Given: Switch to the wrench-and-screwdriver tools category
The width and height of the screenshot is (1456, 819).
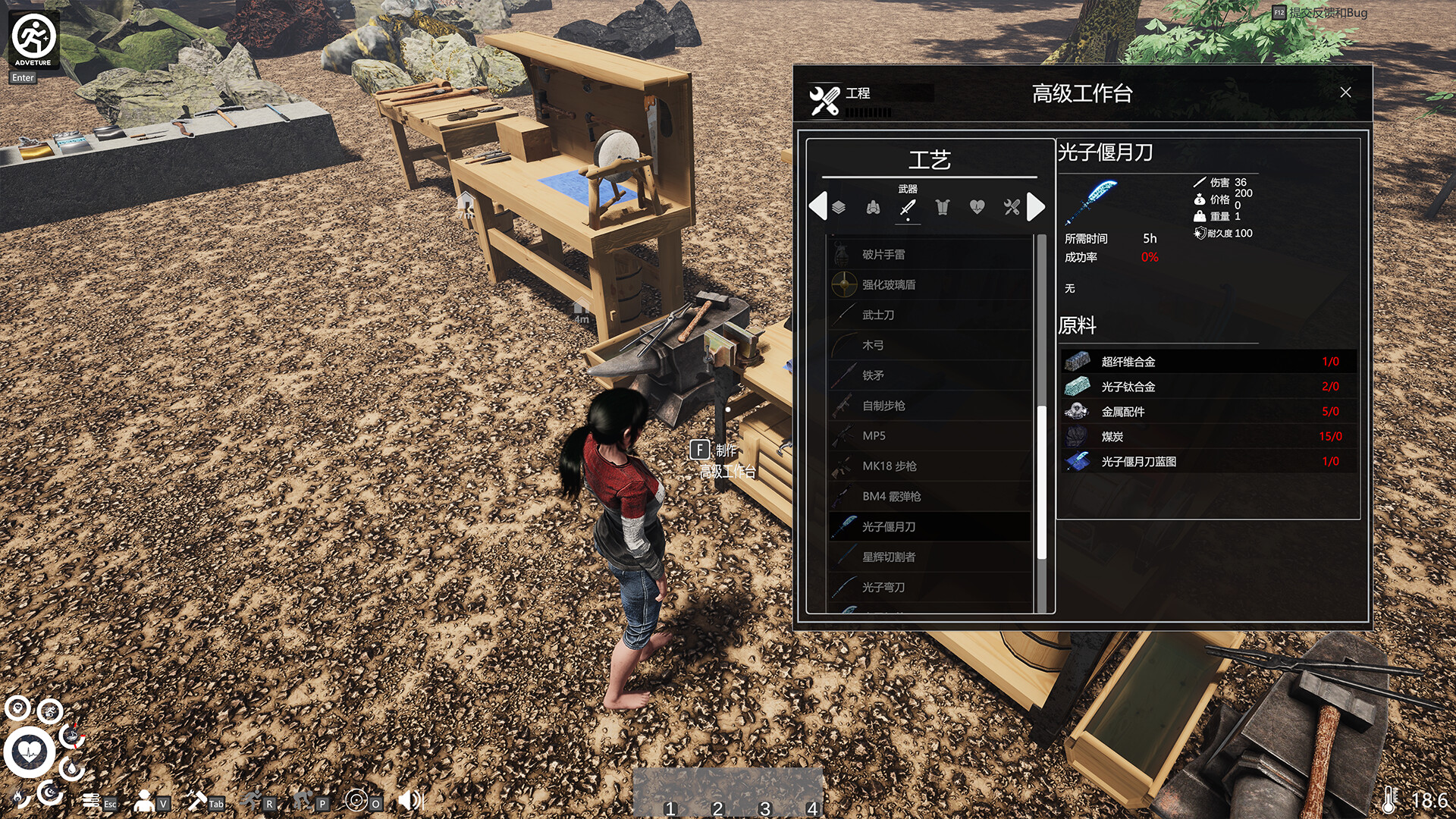Looking at the screenshot, I should click(x=1012, y=207).
